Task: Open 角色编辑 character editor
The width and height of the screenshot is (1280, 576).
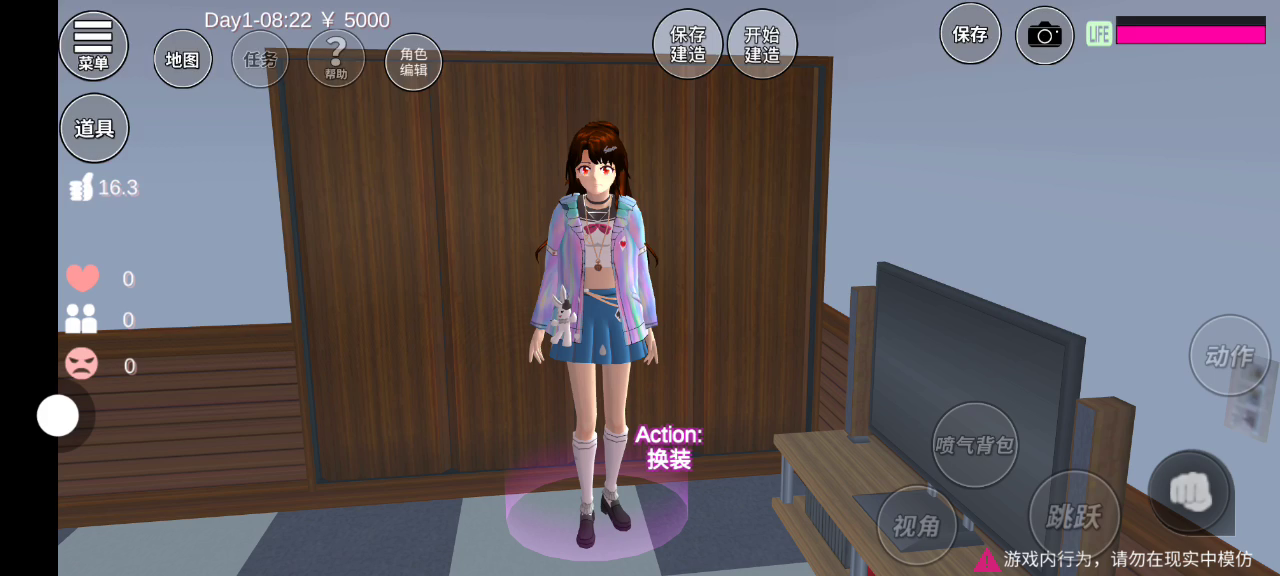Action: coord(413,62)
